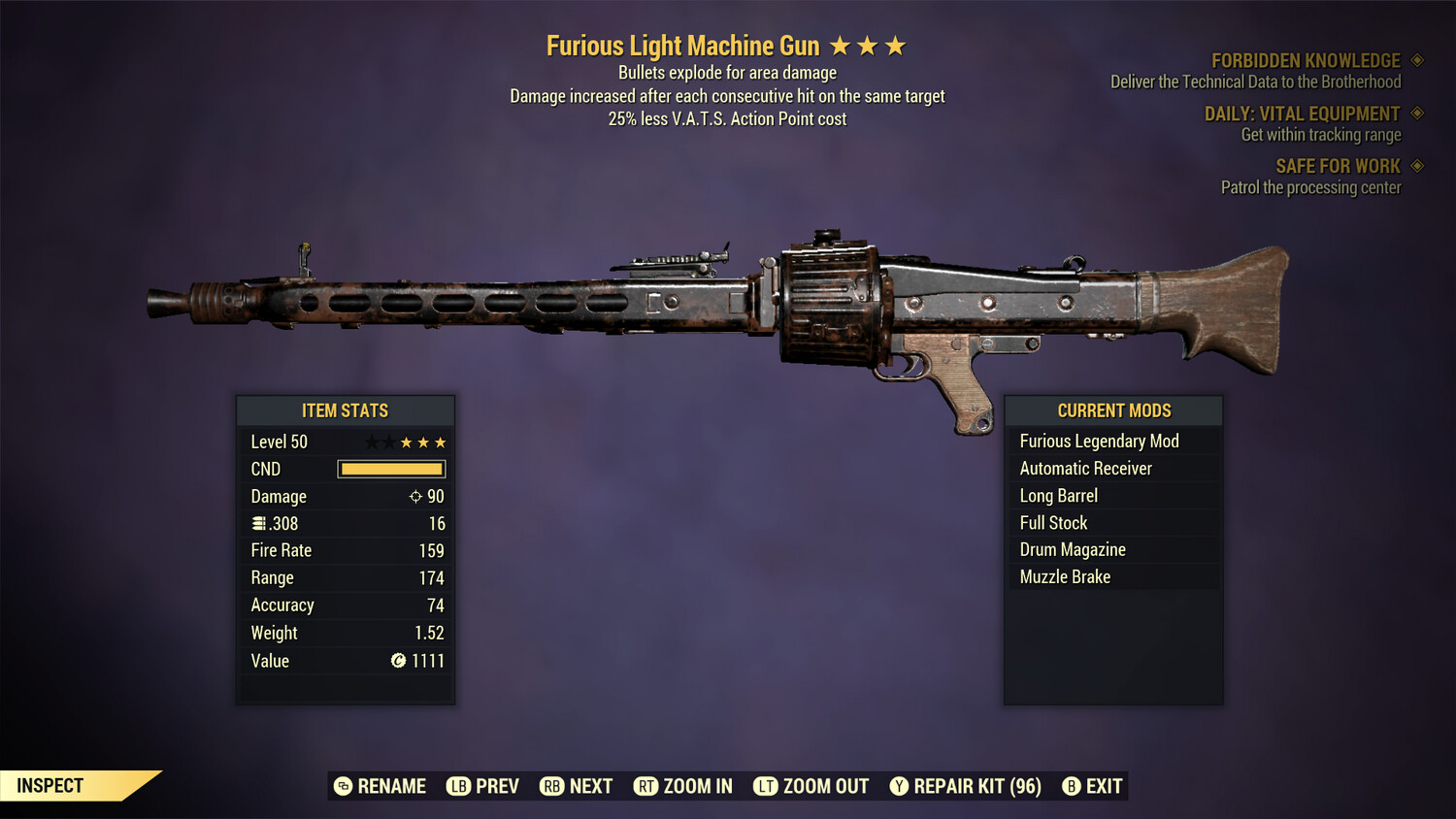Toggle the Safe For Work quest marker
Screen dimensions: 1456x819
[1415, 166]
